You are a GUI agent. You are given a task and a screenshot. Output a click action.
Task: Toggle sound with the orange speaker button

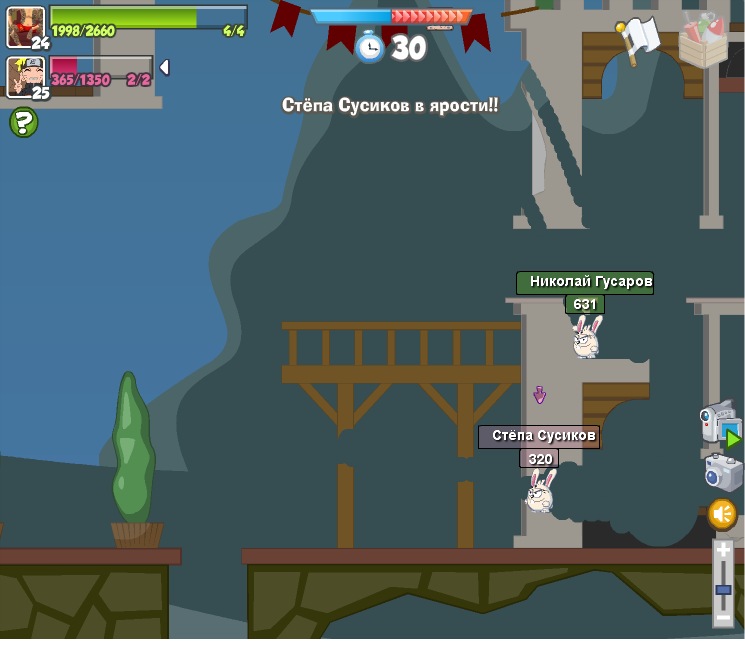[722, 515]
